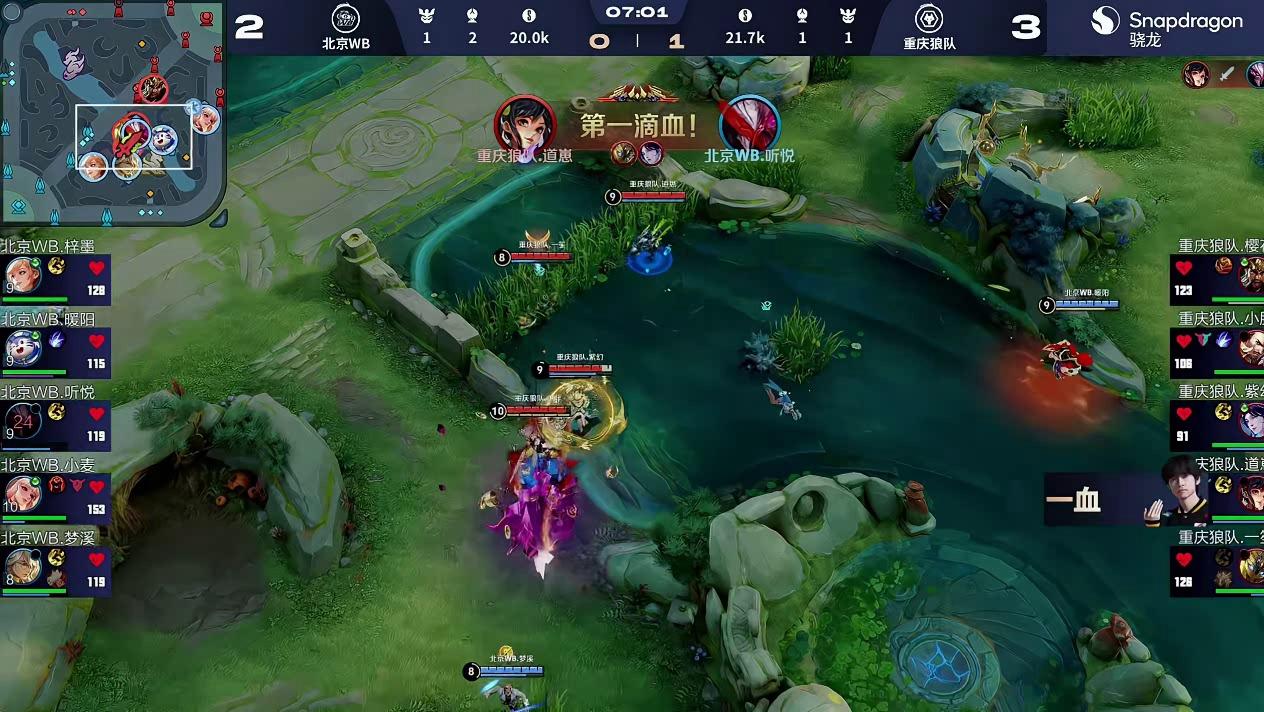Select 北京WB.听悦's portrait in the first-blood banner
Viewport: 1264px width, 712px height.
[x=749, y=123]
